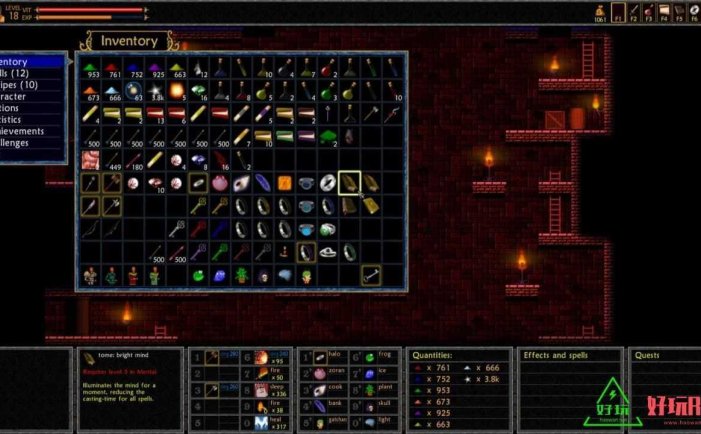Open the Inventory menu entry
Image resolution: width=701 pixels, height=434 pixels.
coord(30,61)
